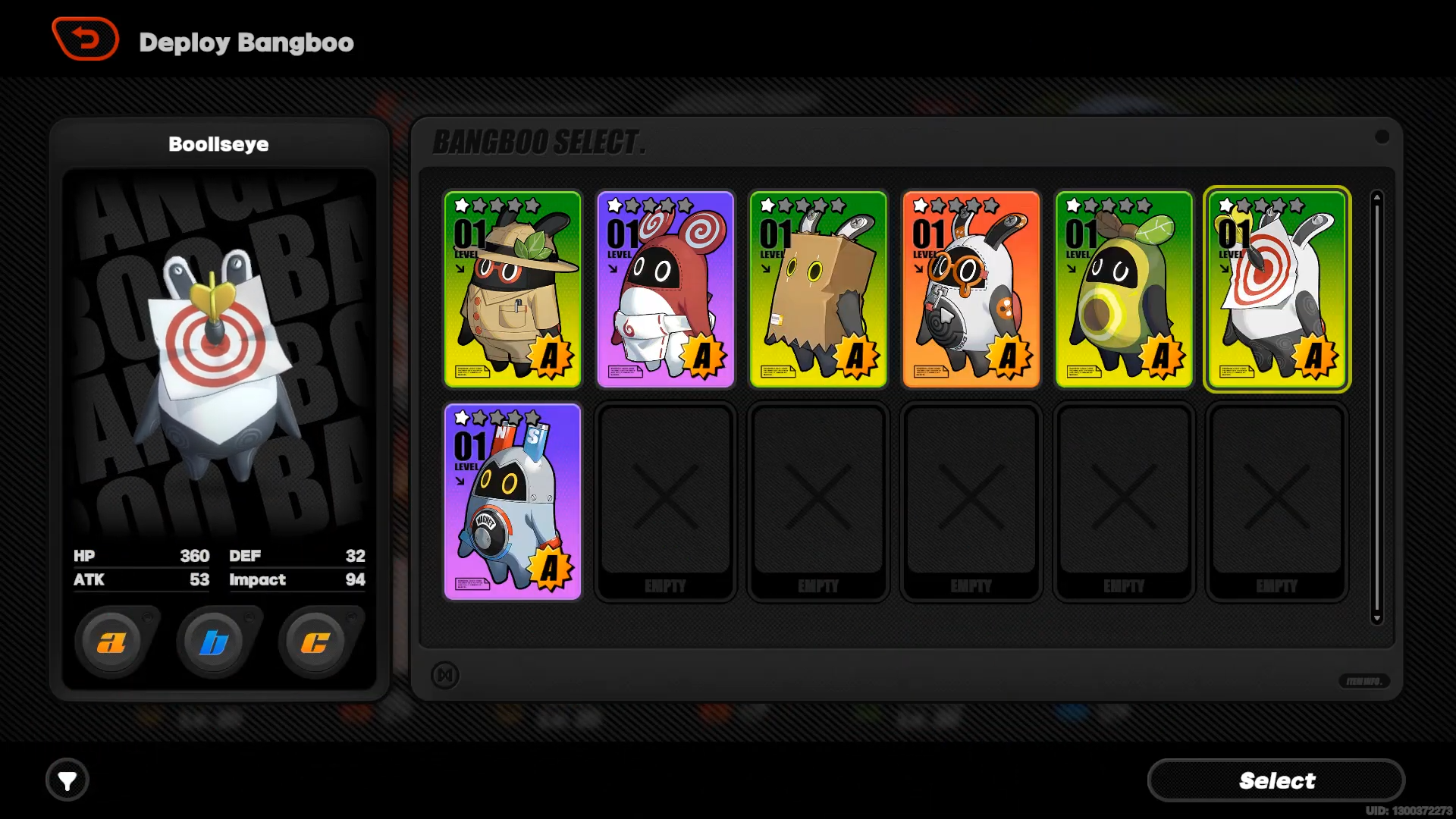1456x819 pixels.
Task: View the orange 'a' skill
Action: tap(111, 643)
